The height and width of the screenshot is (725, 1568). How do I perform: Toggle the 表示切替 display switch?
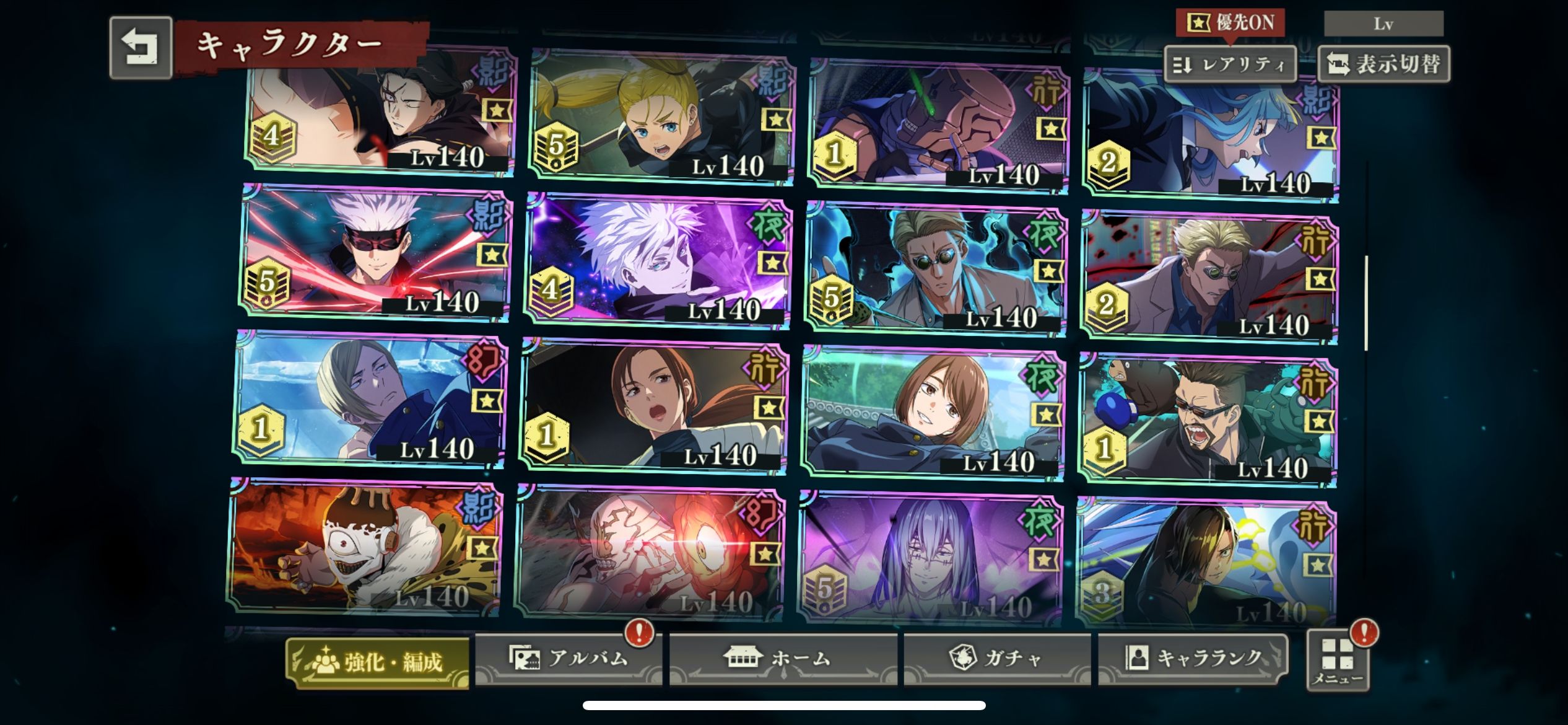pyautogui.click(x=1384, y=64)
